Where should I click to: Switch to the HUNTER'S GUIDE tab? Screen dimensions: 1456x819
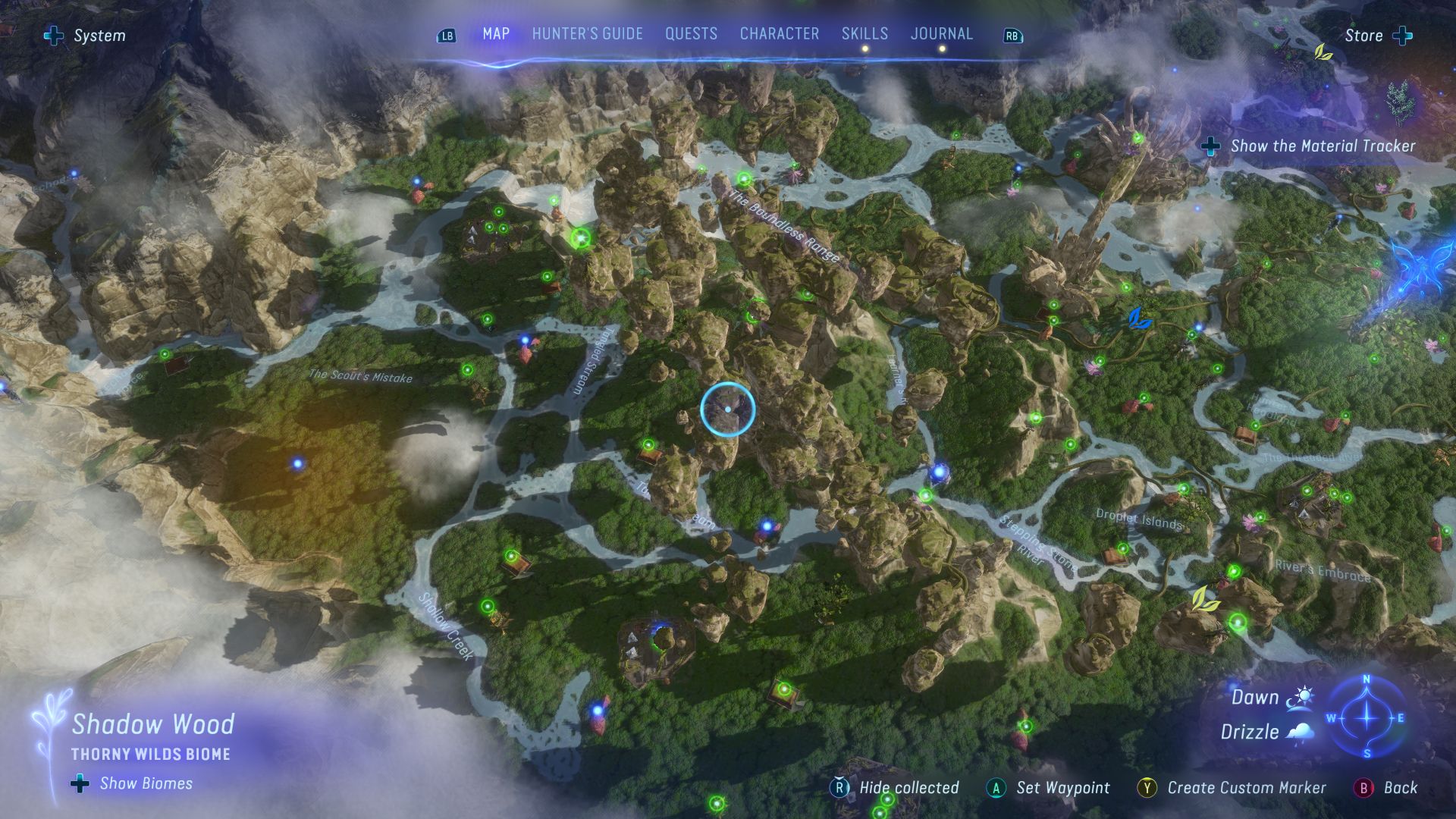(x=586, y=33)
